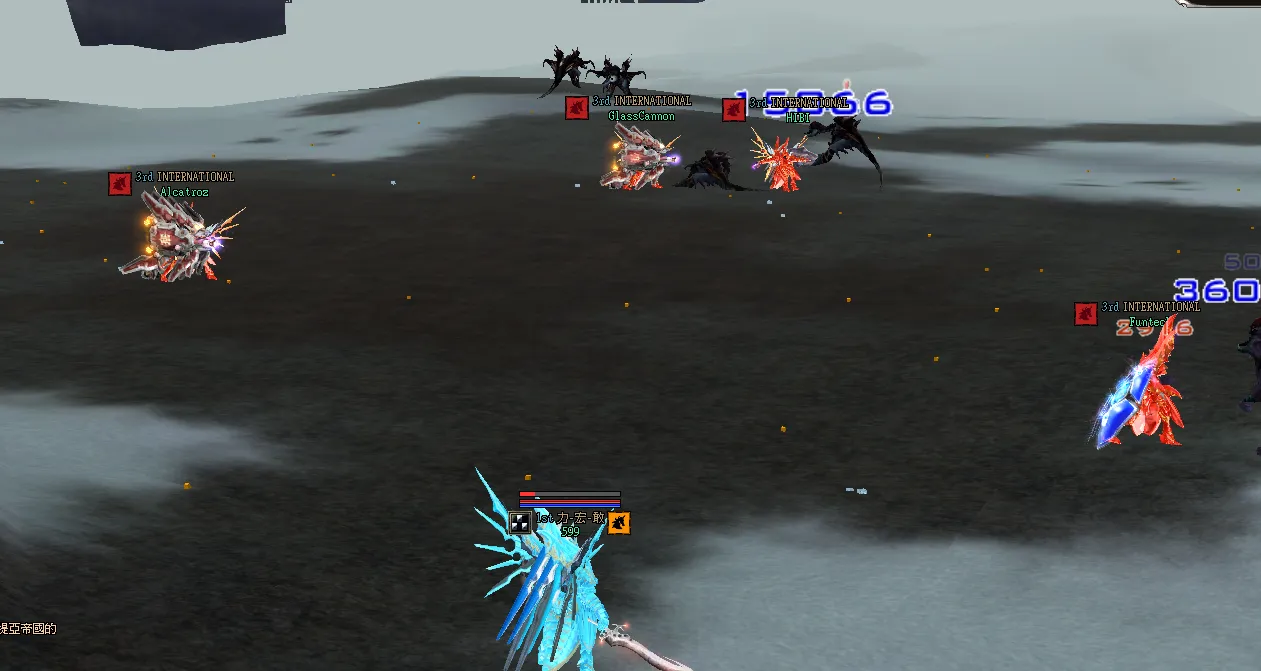
Task: Click the Funtech player nameplate
Action: tap(1147, 322)
